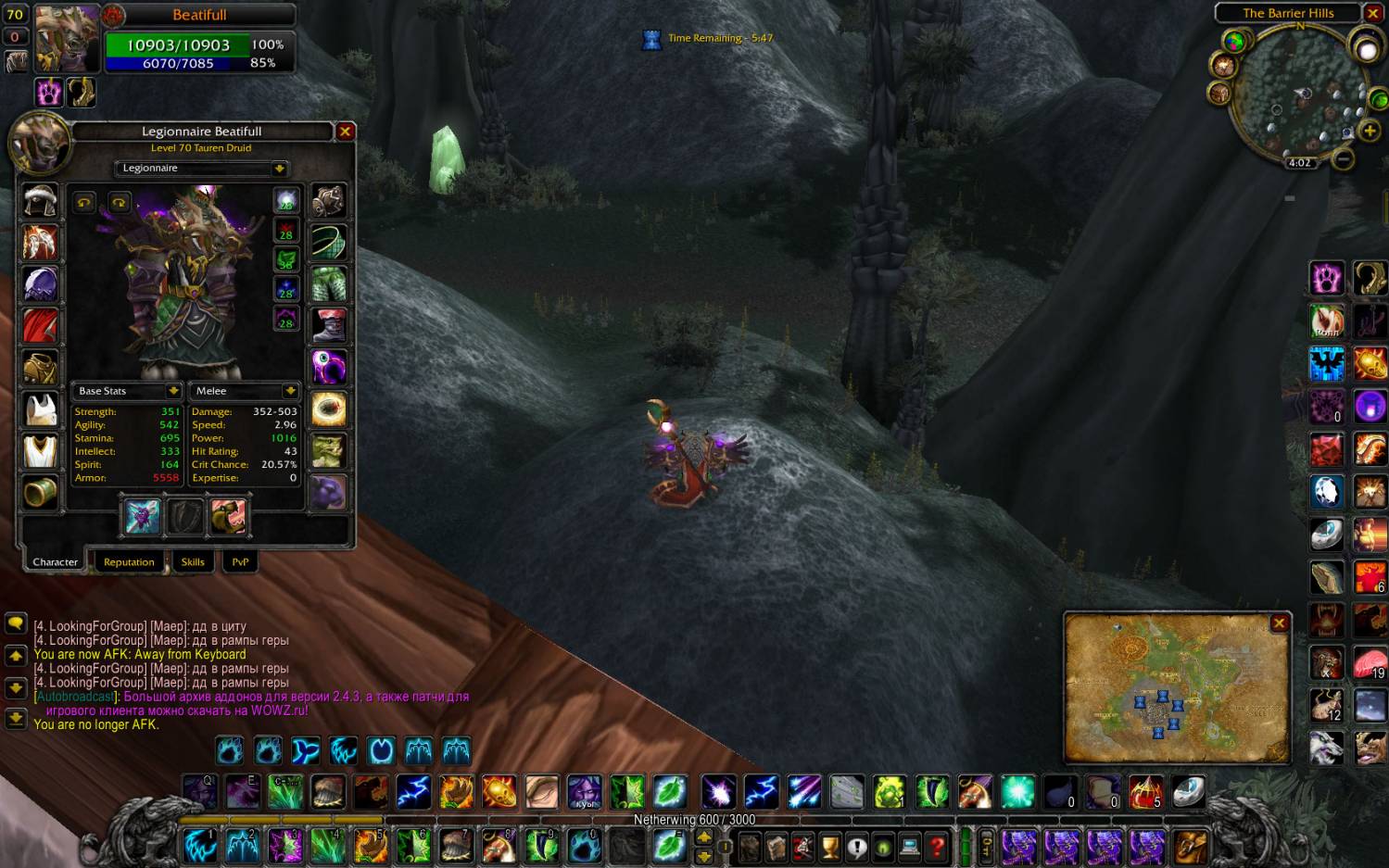Viewport: 1389px width, 868px height.
Task: Click the Netherwing reputation bar
Action: coord(694,820)
